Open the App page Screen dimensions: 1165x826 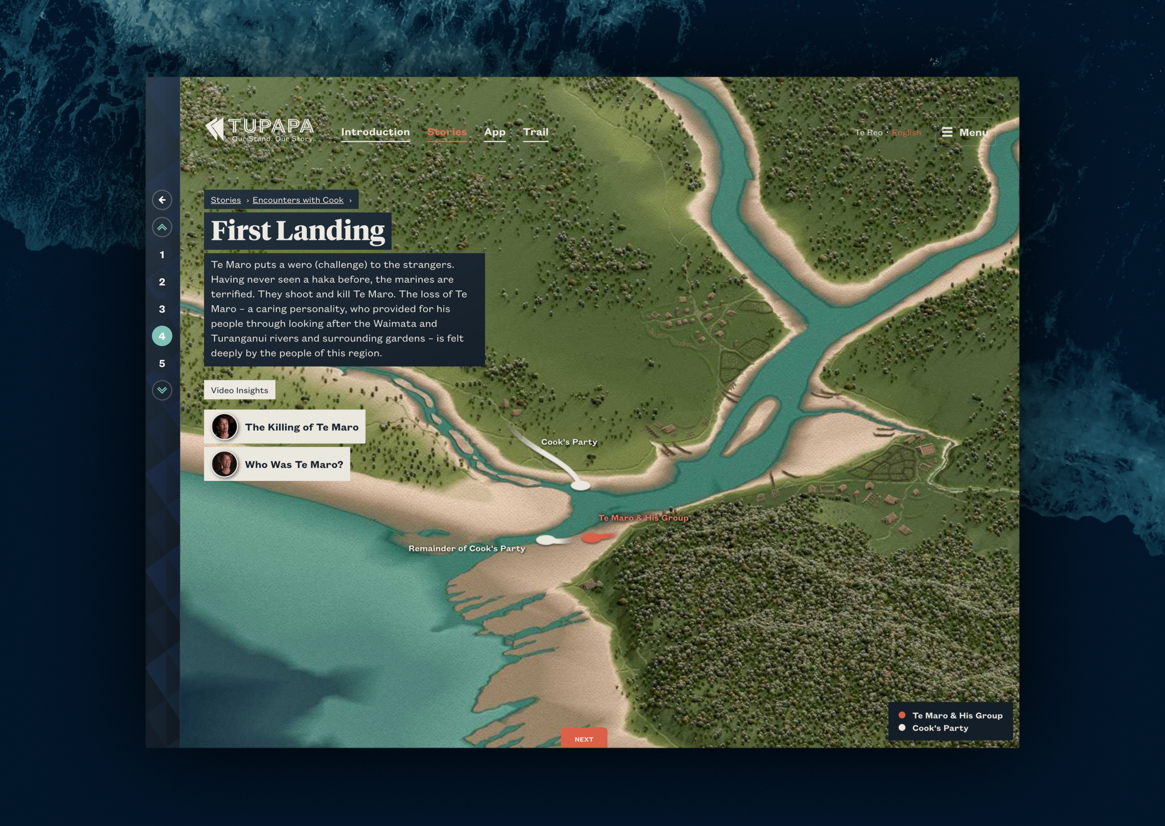click(x=494, y=132)
